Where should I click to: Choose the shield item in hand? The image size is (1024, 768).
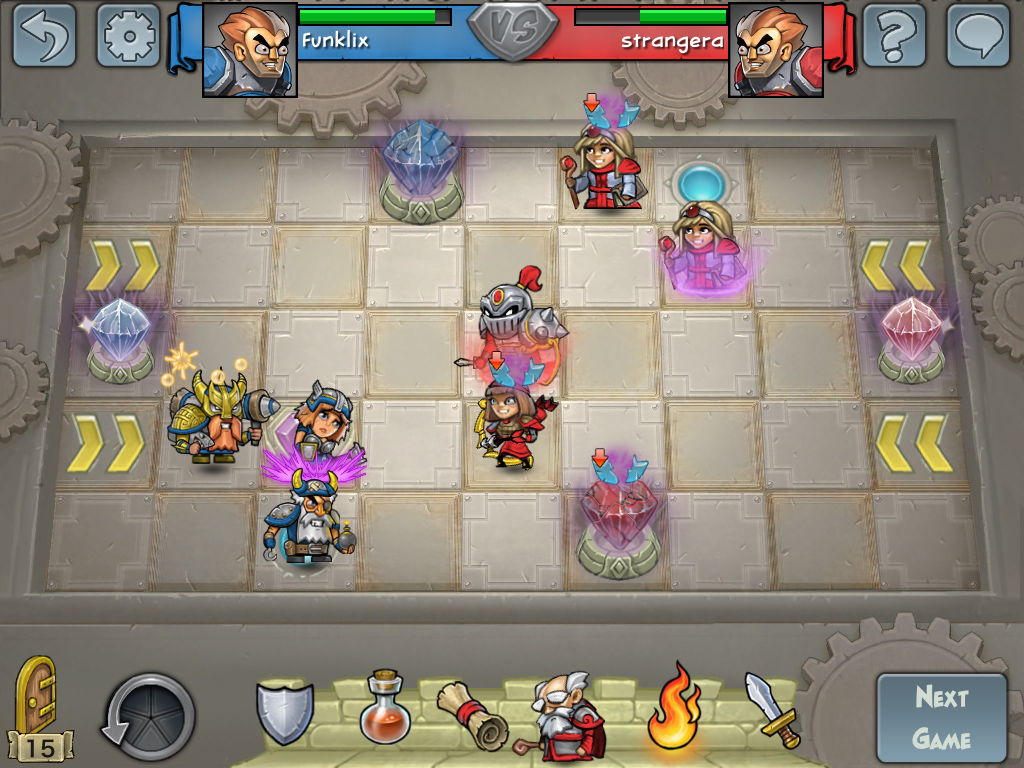coord(285,712)
